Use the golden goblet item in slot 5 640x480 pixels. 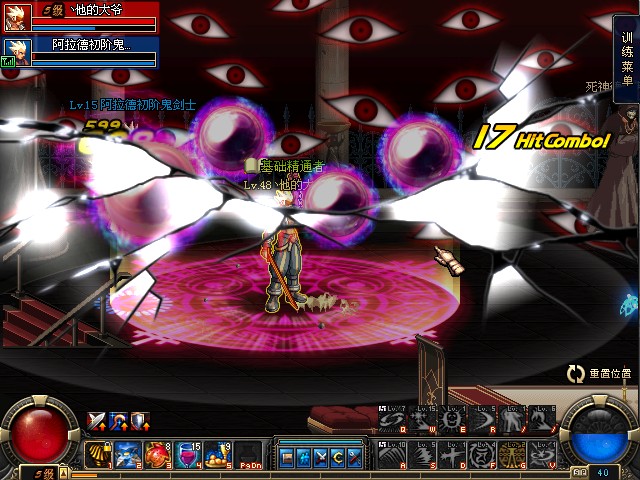(218, 453)
